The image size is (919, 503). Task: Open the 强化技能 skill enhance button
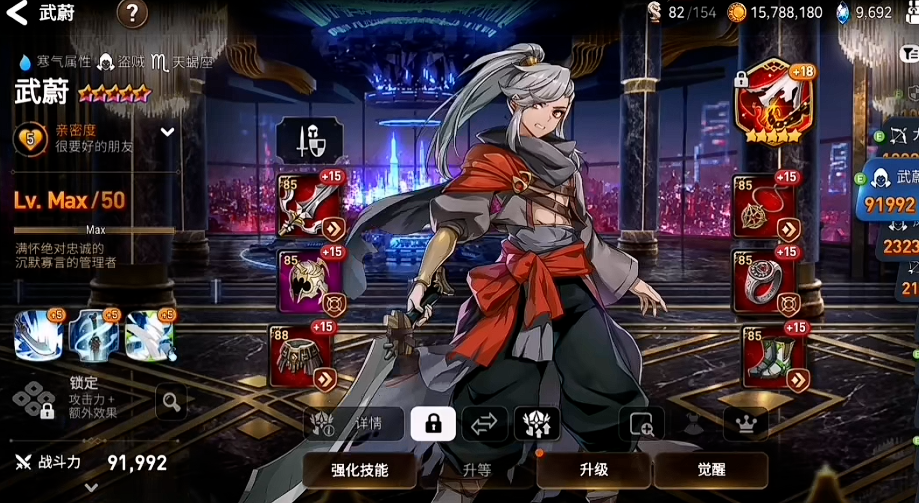click(x=359, y=469)
